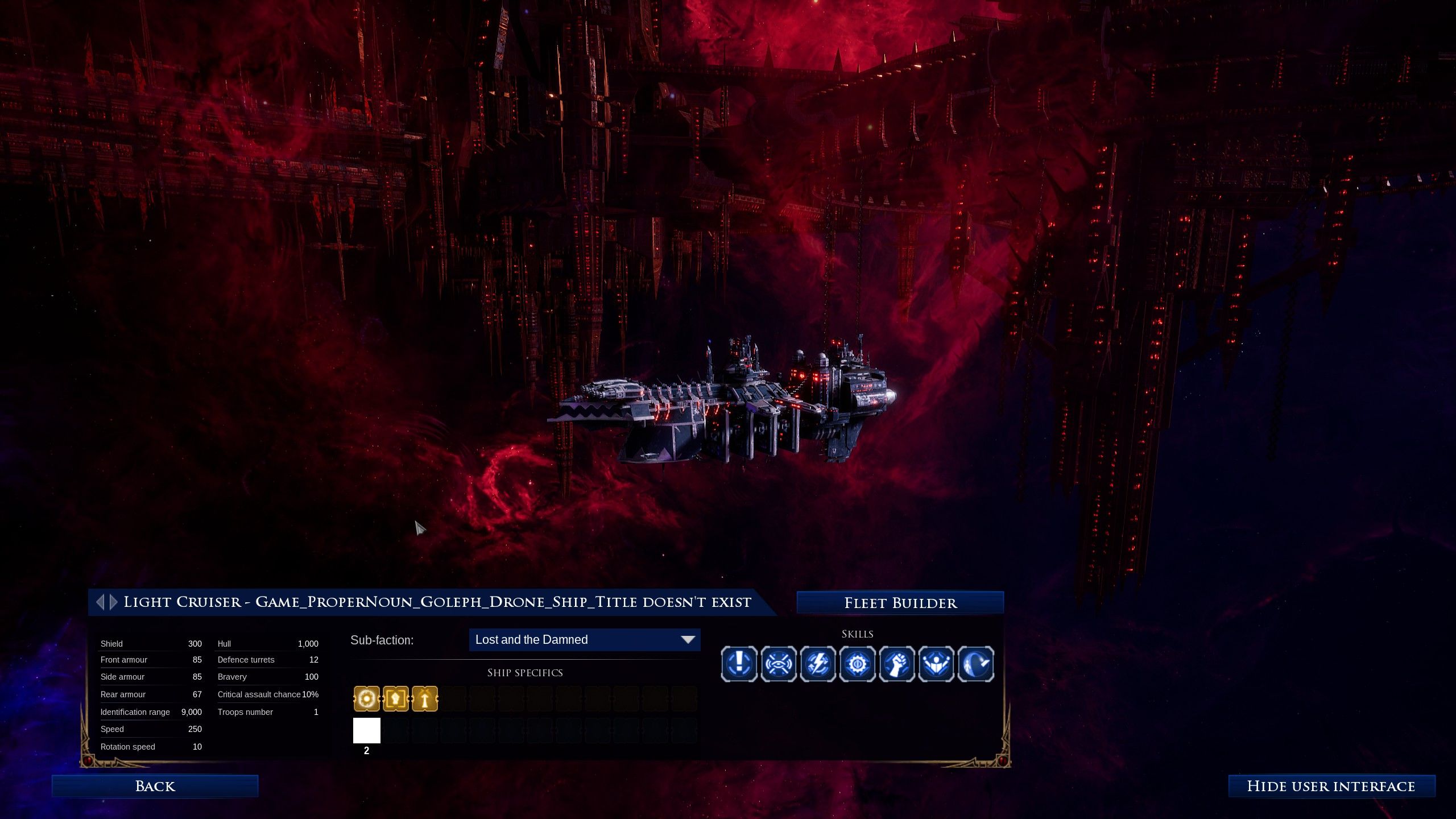
Task: Open the Fleet Builder
Action: pos(900,603)
